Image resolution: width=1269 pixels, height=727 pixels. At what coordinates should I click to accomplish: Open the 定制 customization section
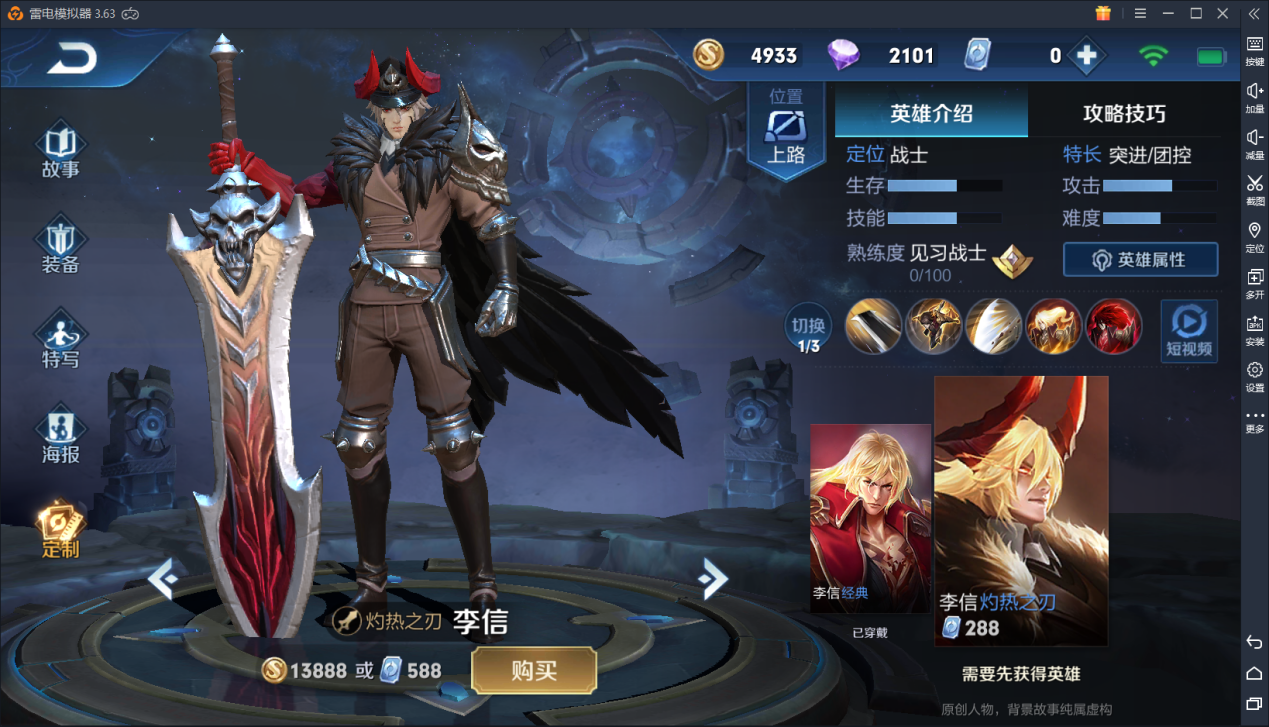pyautogui.click(x=60, y=530)
